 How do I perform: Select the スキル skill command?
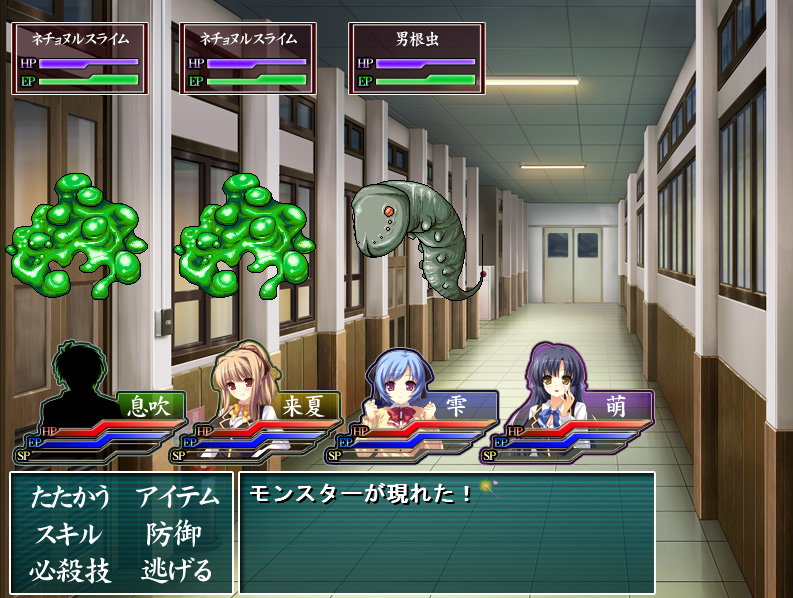[68, 534]
